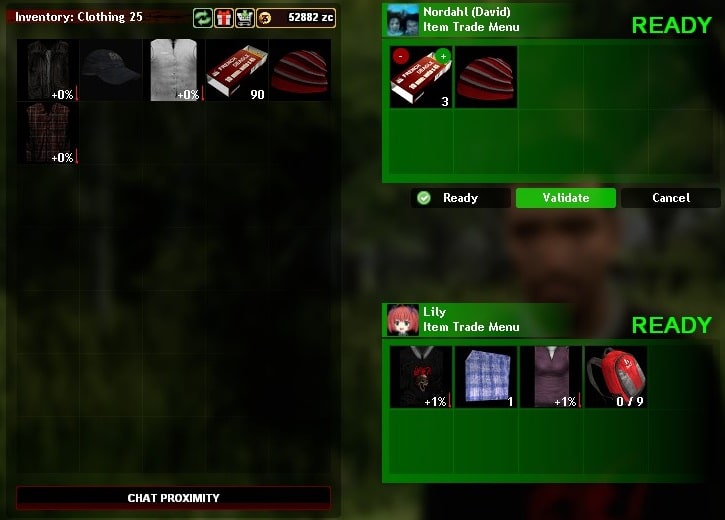The height and width of the screenshot is (520, 725).
Task: Inspect Lily's black skull shirt offer
Action: 420,377
